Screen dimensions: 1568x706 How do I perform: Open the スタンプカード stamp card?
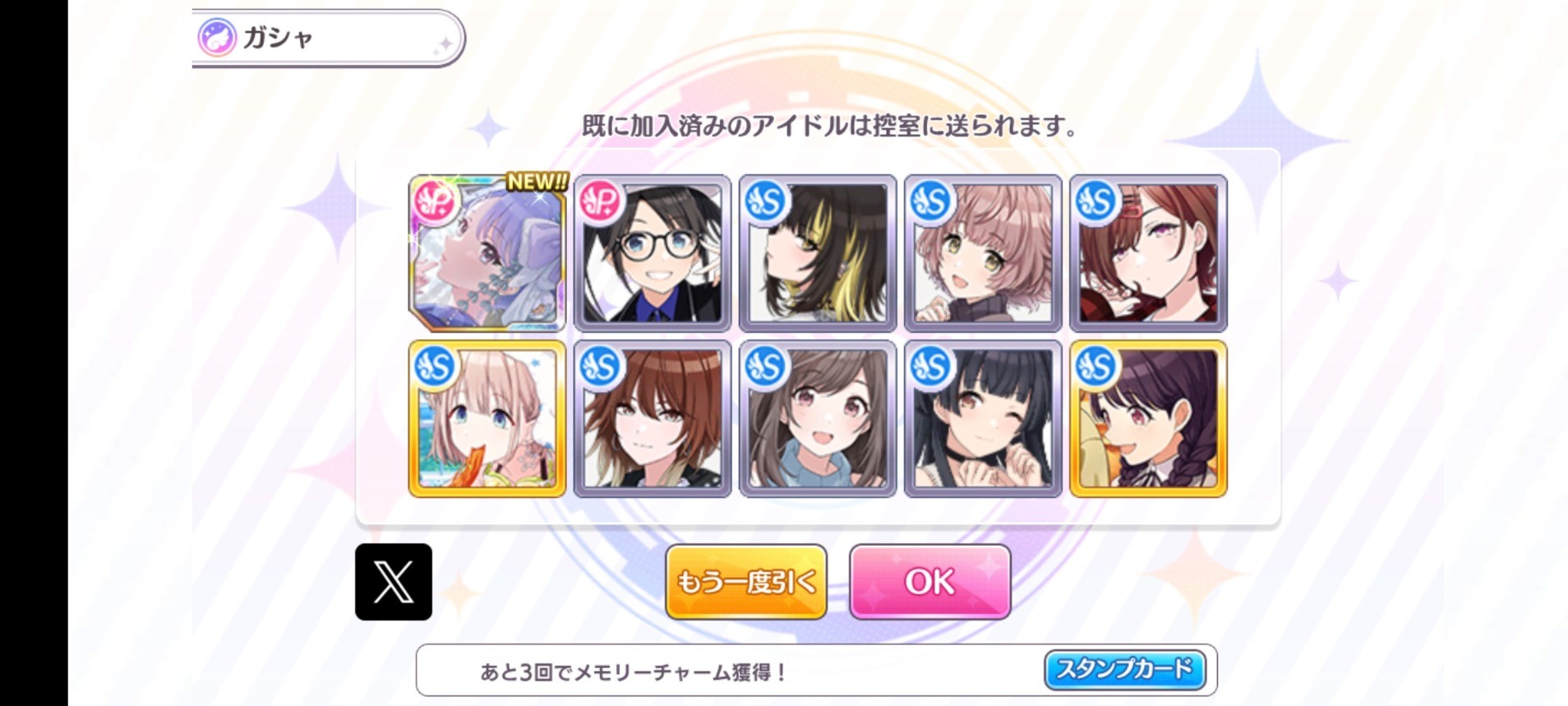pyautogui.click(x=1124, y=669)
